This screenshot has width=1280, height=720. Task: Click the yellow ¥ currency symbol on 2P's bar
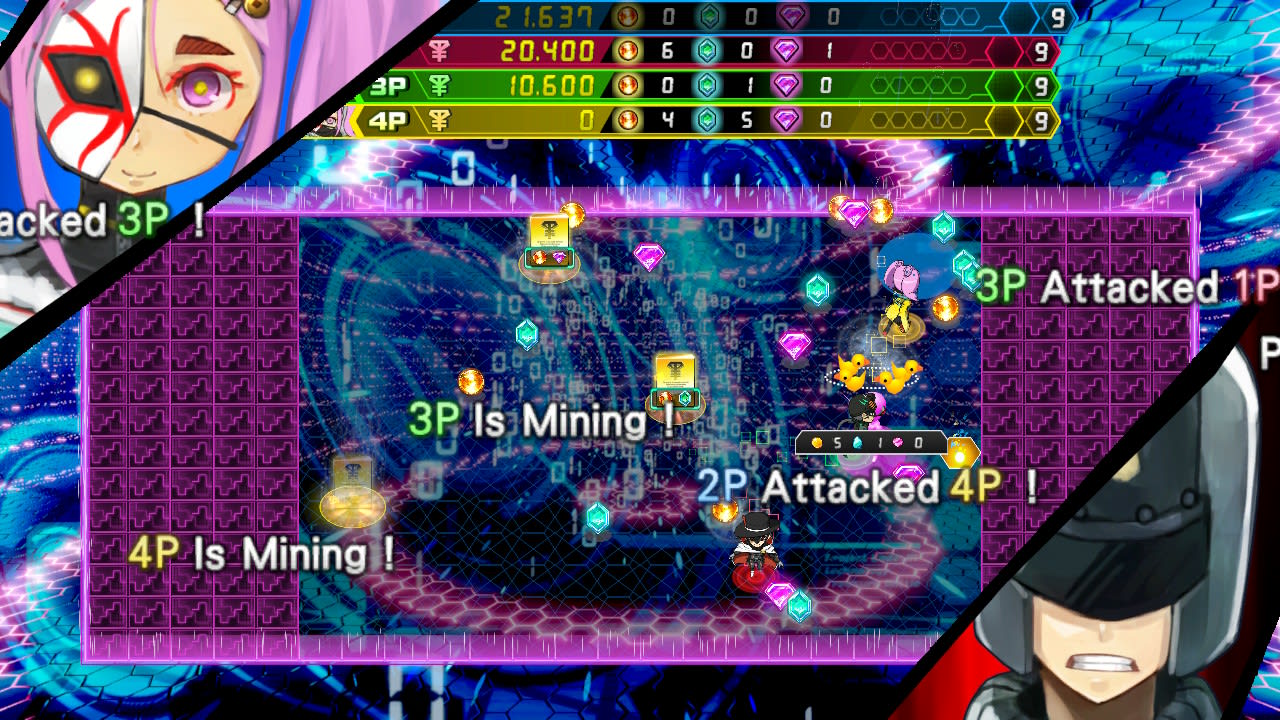click(440, 49)
